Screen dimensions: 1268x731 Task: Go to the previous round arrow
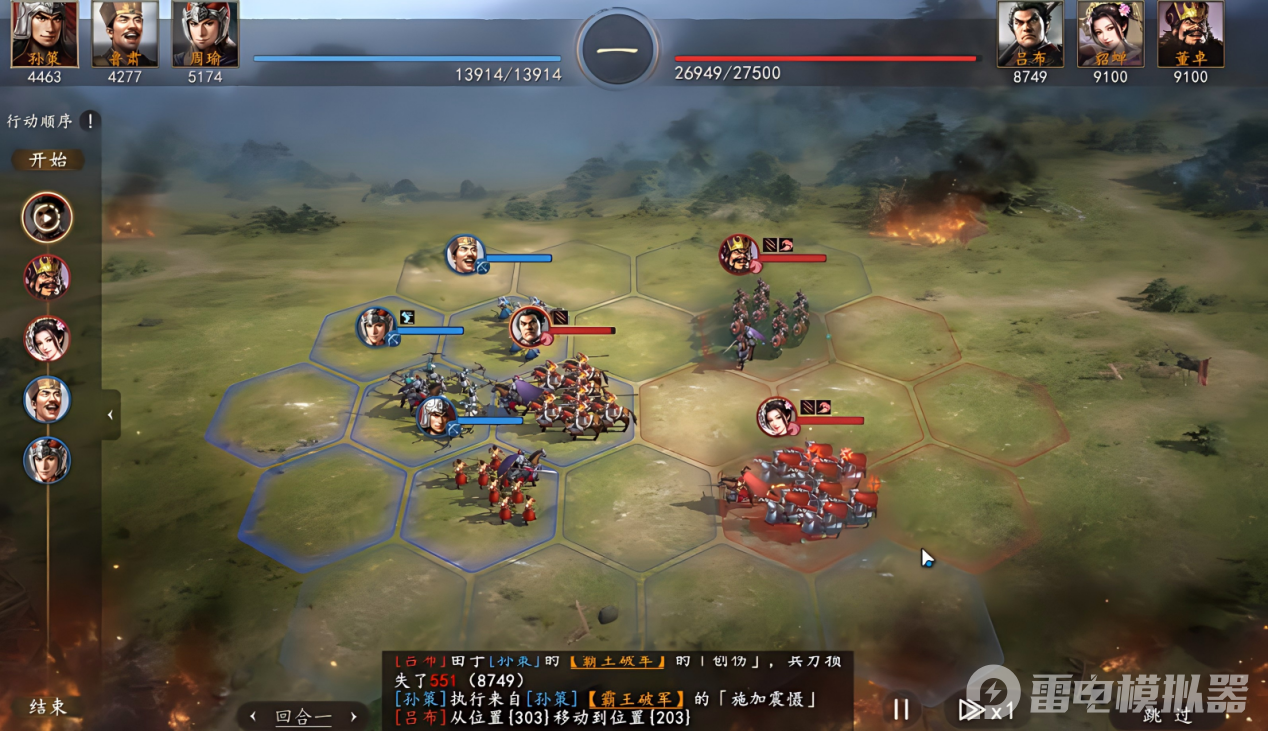click(253, 716)
